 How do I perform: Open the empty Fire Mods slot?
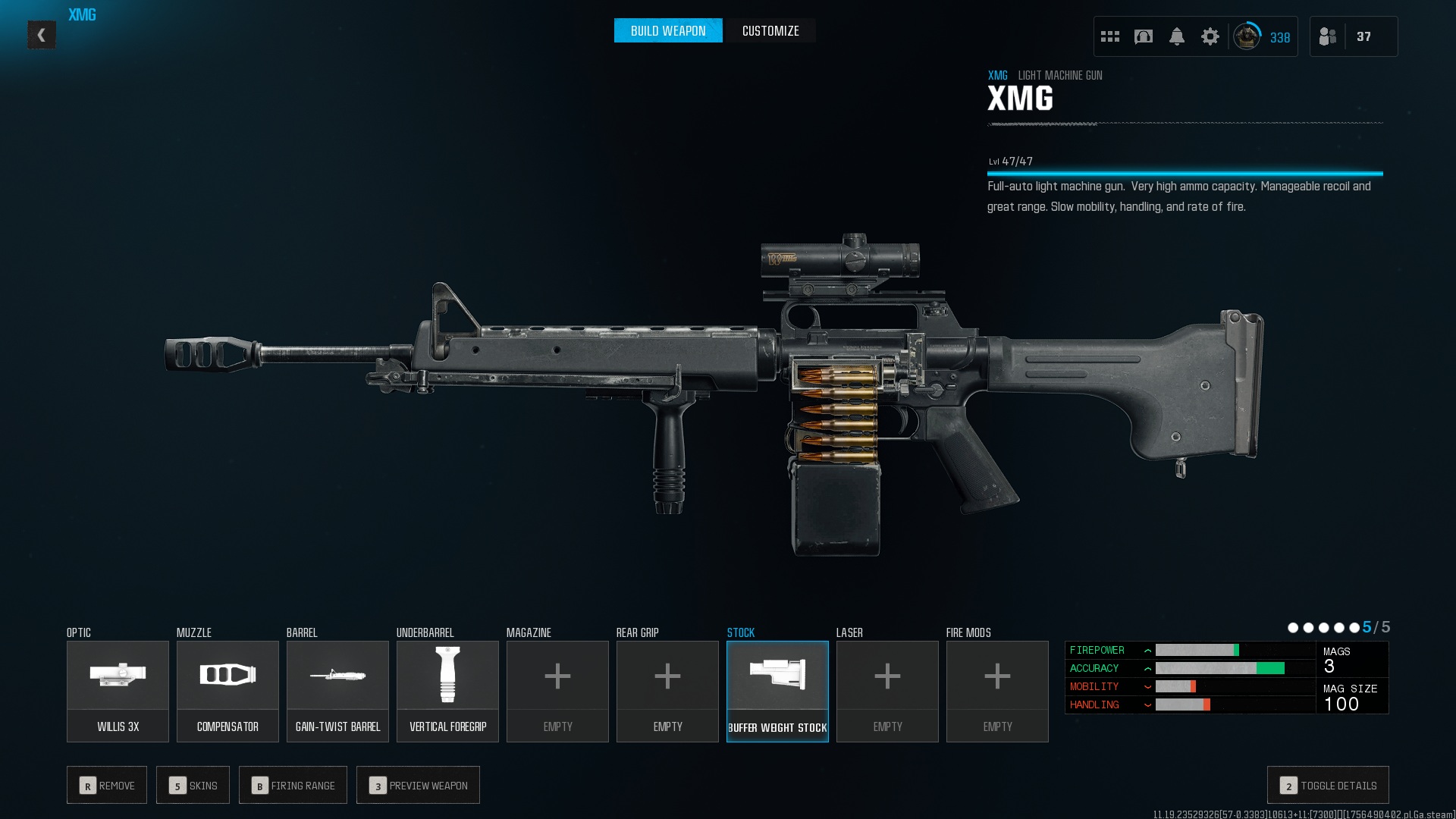coord(997,691)
